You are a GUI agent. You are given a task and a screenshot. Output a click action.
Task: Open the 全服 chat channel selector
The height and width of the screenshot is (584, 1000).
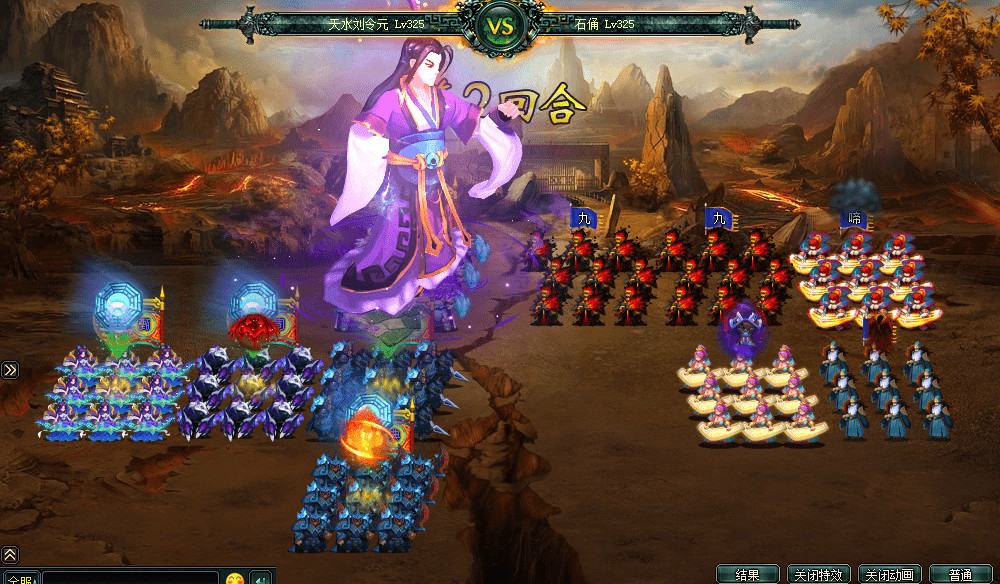tap(20, 578)
